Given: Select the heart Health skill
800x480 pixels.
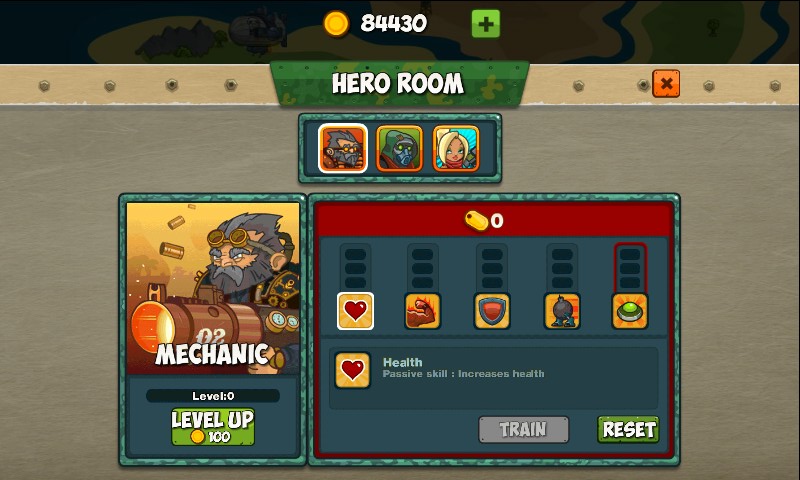Looking at the screenshot, I should click(355, 311).
